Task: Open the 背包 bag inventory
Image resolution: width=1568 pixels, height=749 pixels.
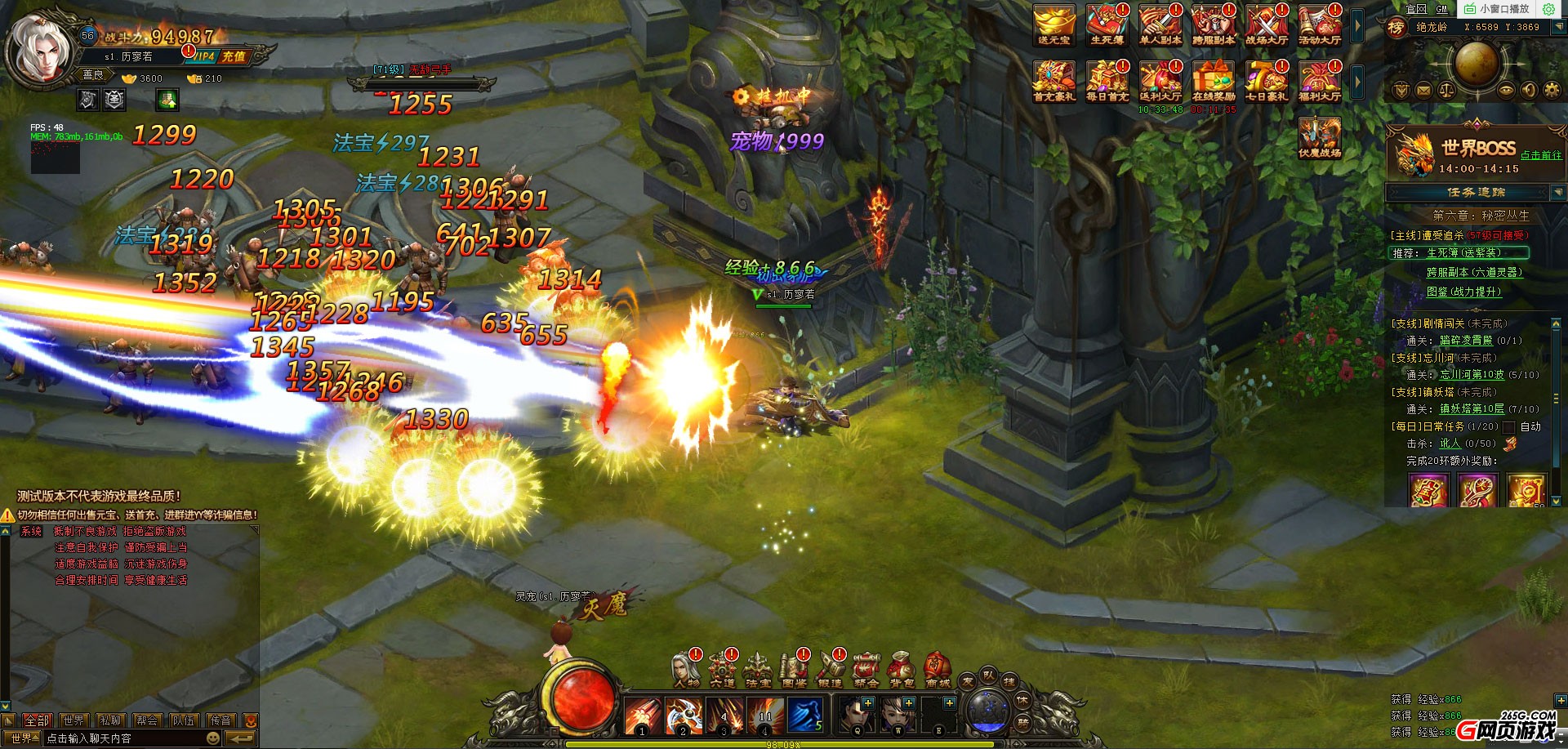Action: point(902,670)
